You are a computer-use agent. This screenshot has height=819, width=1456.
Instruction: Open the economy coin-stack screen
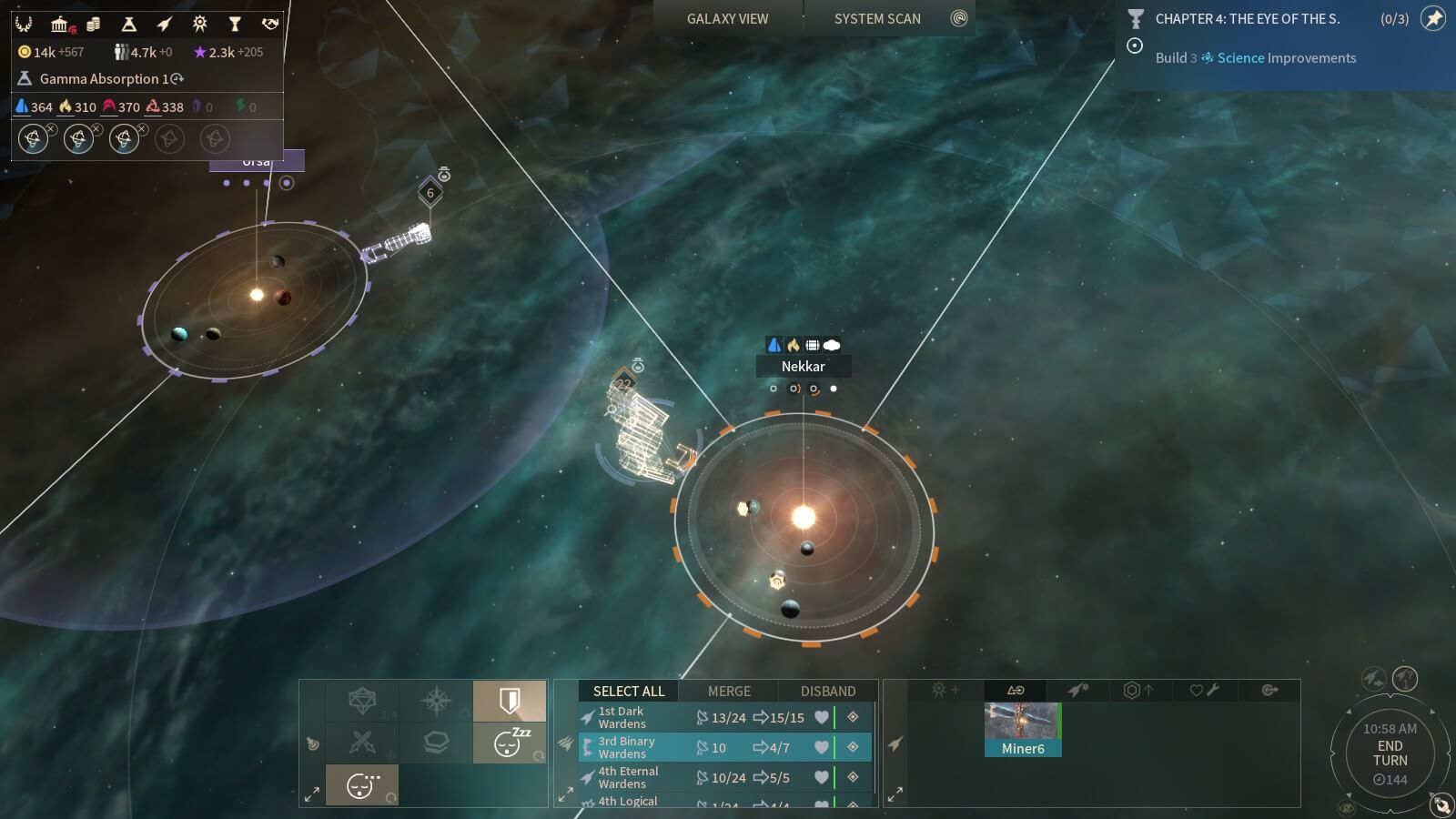94,24
